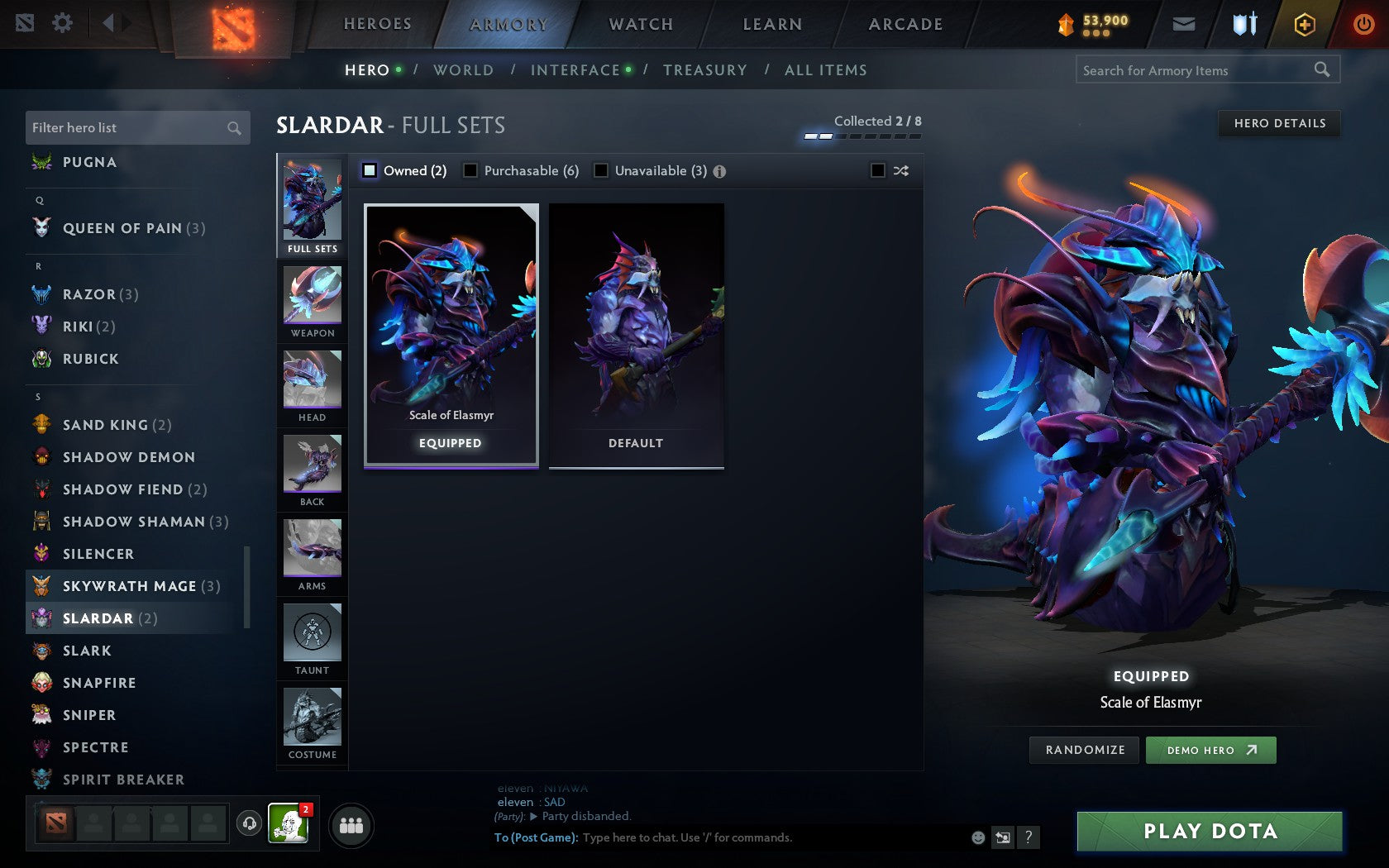Check the Owned items filter
The width and height of the screenshot is (1389, 868).
(x=369, y=170)
